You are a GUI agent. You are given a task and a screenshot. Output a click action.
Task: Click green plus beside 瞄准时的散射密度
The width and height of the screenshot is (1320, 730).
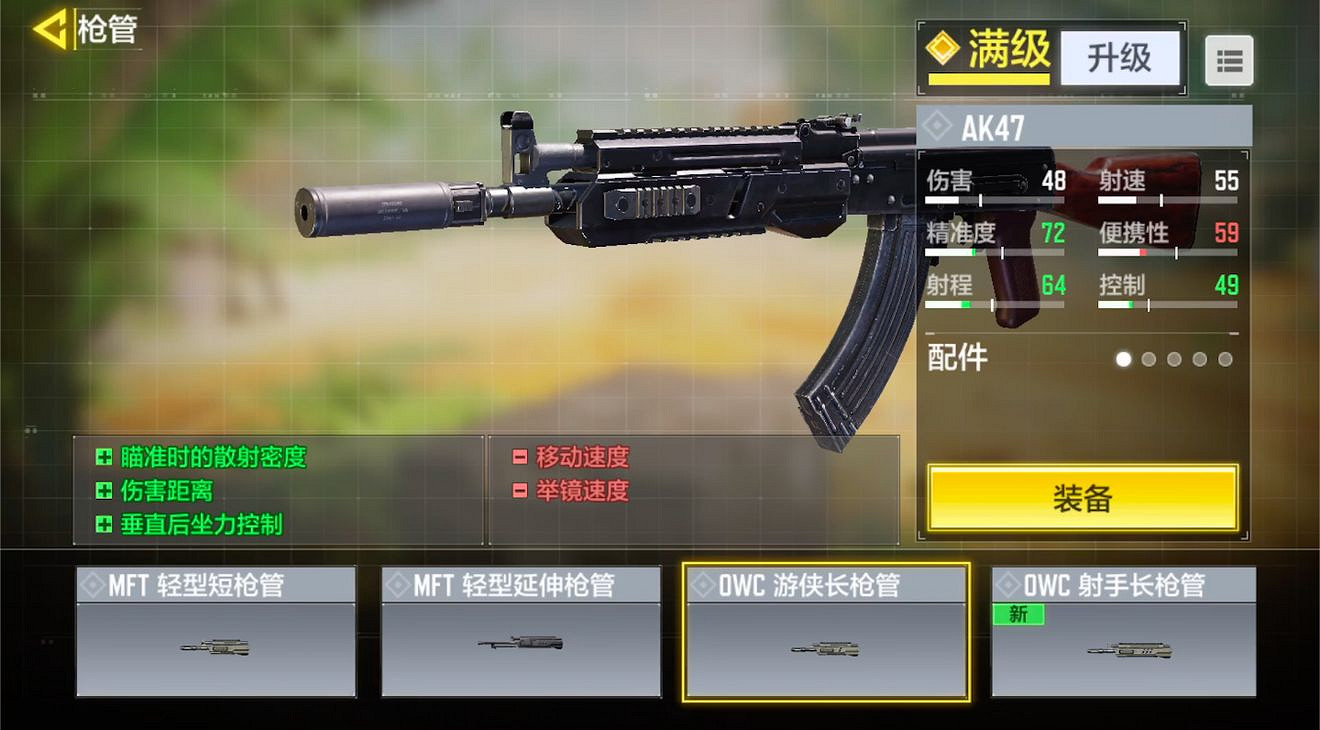(104, 457)
